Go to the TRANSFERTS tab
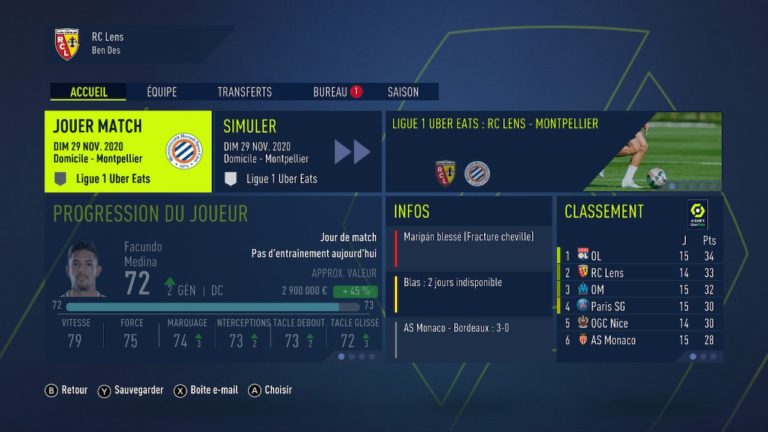This screenshot has width=768, height=432. (x=244, y=92)
